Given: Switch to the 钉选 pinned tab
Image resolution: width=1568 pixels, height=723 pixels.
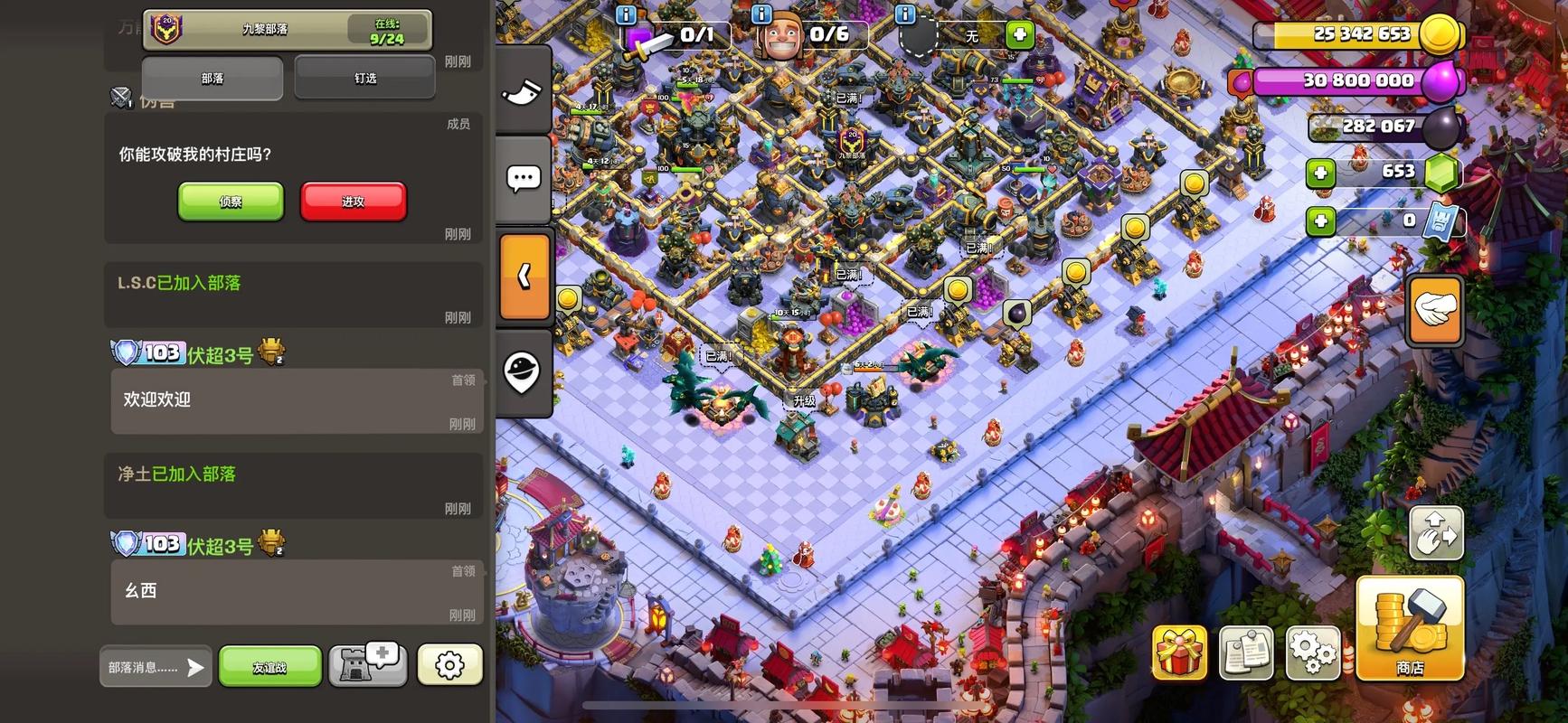Looking at the screenshot, I should pyautogui.click(x=364, y=79).
